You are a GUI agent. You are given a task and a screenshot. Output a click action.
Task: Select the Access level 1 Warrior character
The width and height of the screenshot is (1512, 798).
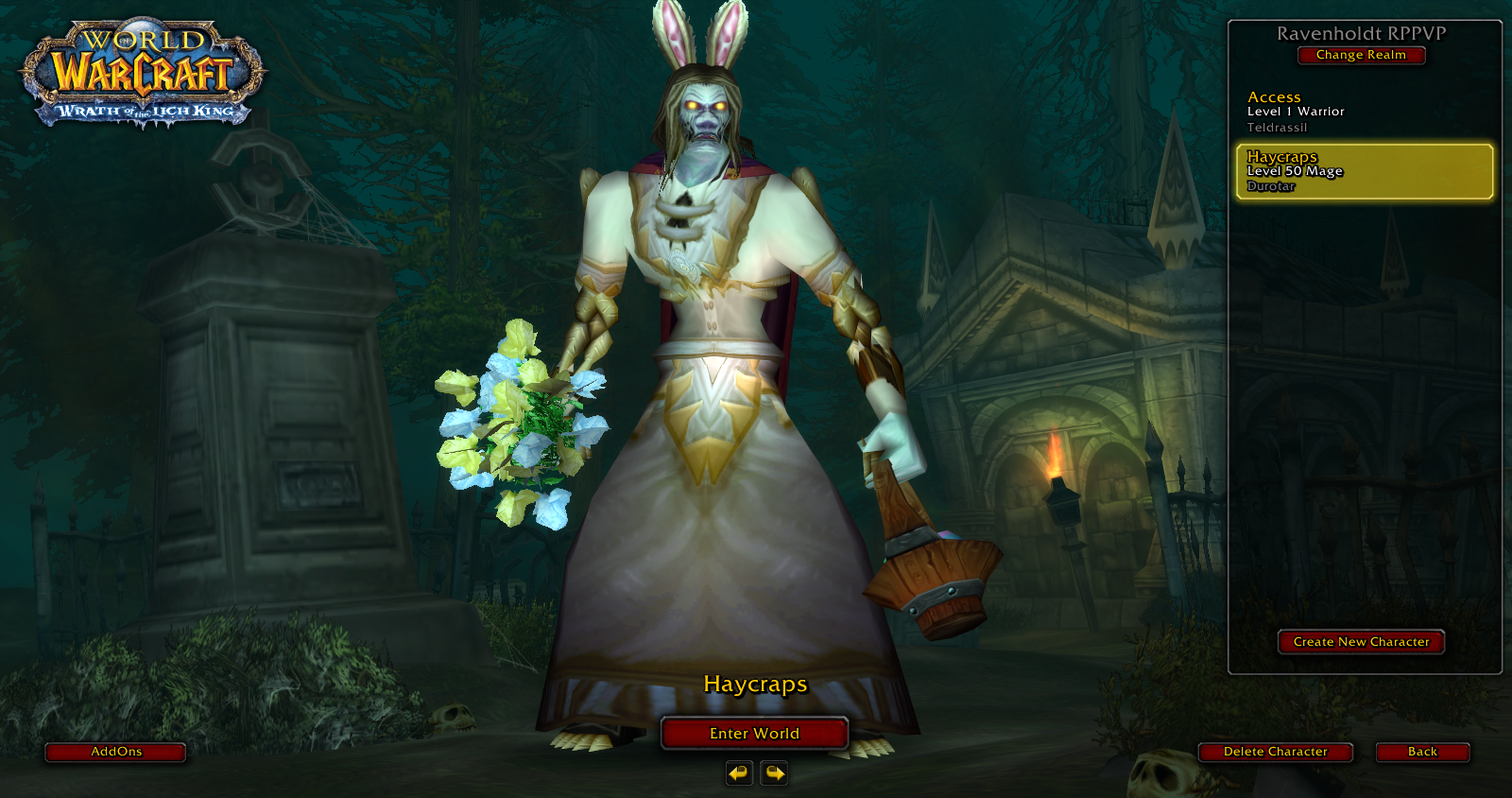(x=1361, y=112)
